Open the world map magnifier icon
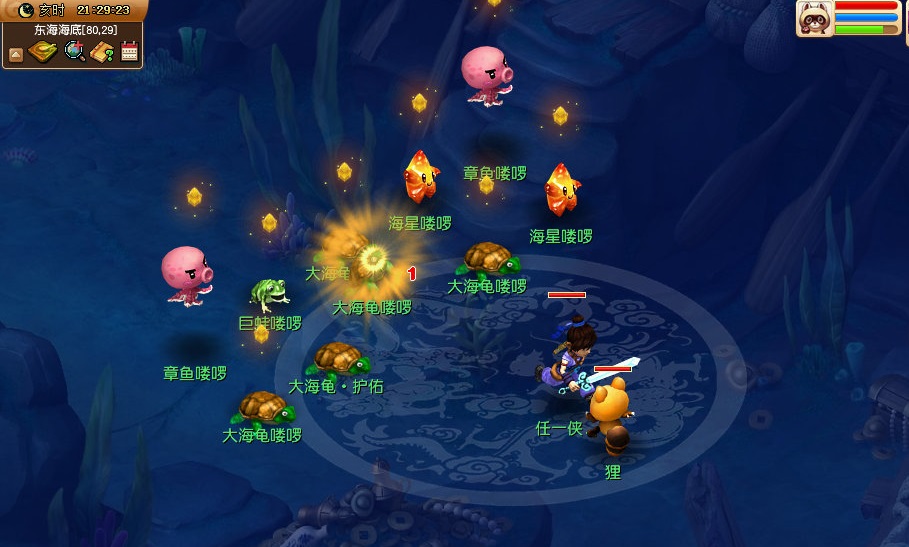Viewport: 909px width, 547px height. pos(74,52)
